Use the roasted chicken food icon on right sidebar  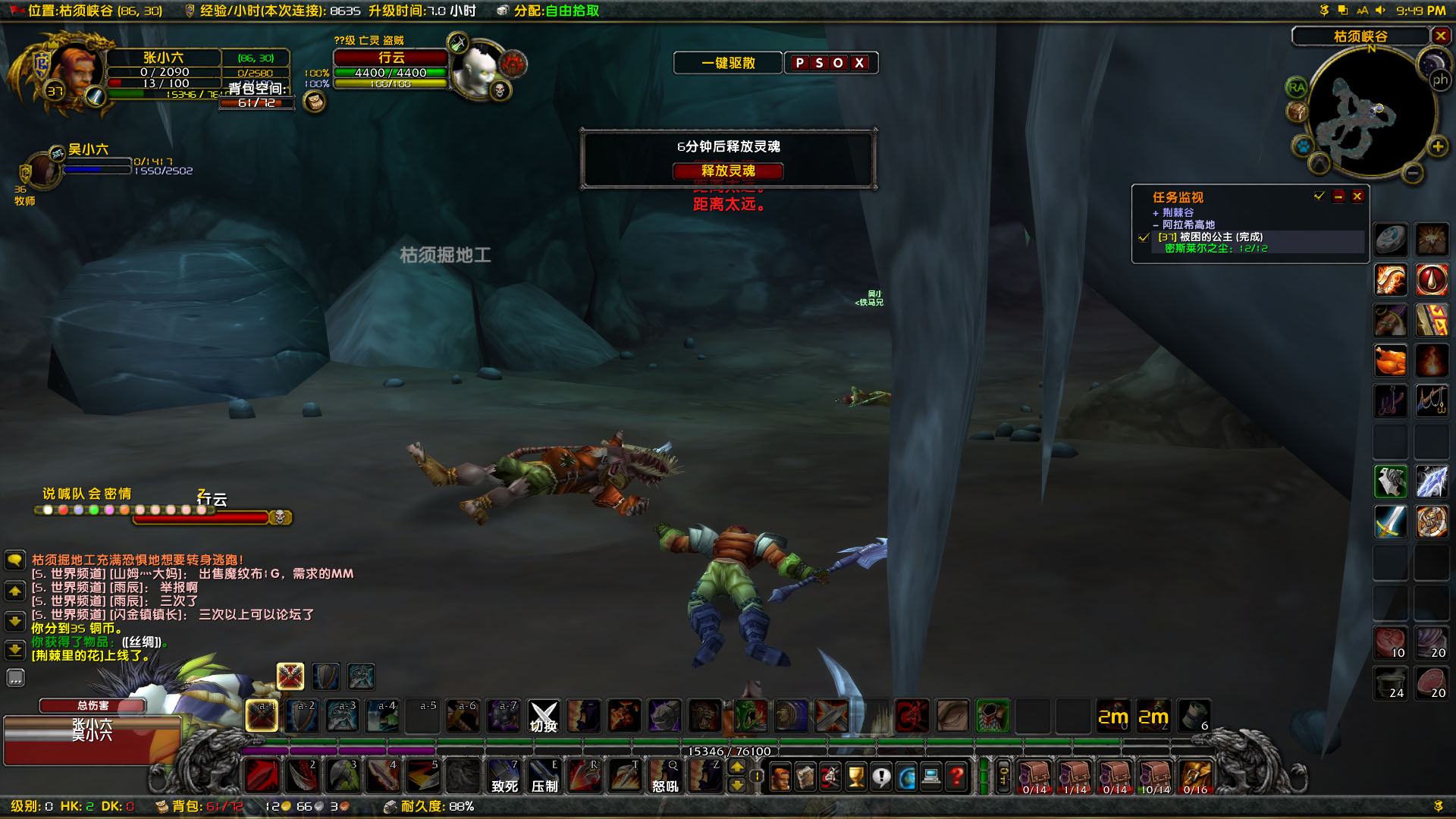(1391, 361)
